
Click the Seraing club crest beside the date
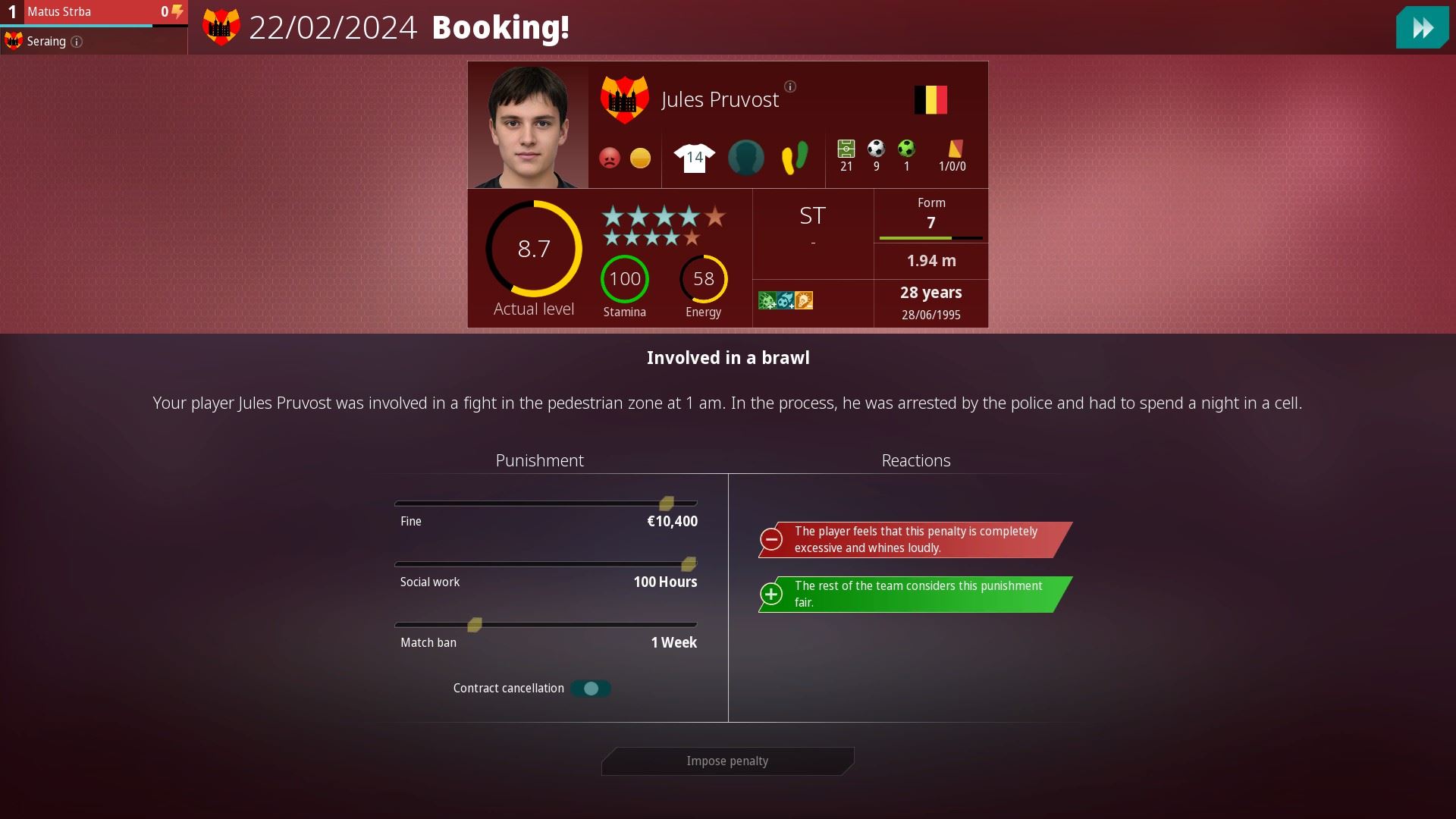[x=221, y=28]
